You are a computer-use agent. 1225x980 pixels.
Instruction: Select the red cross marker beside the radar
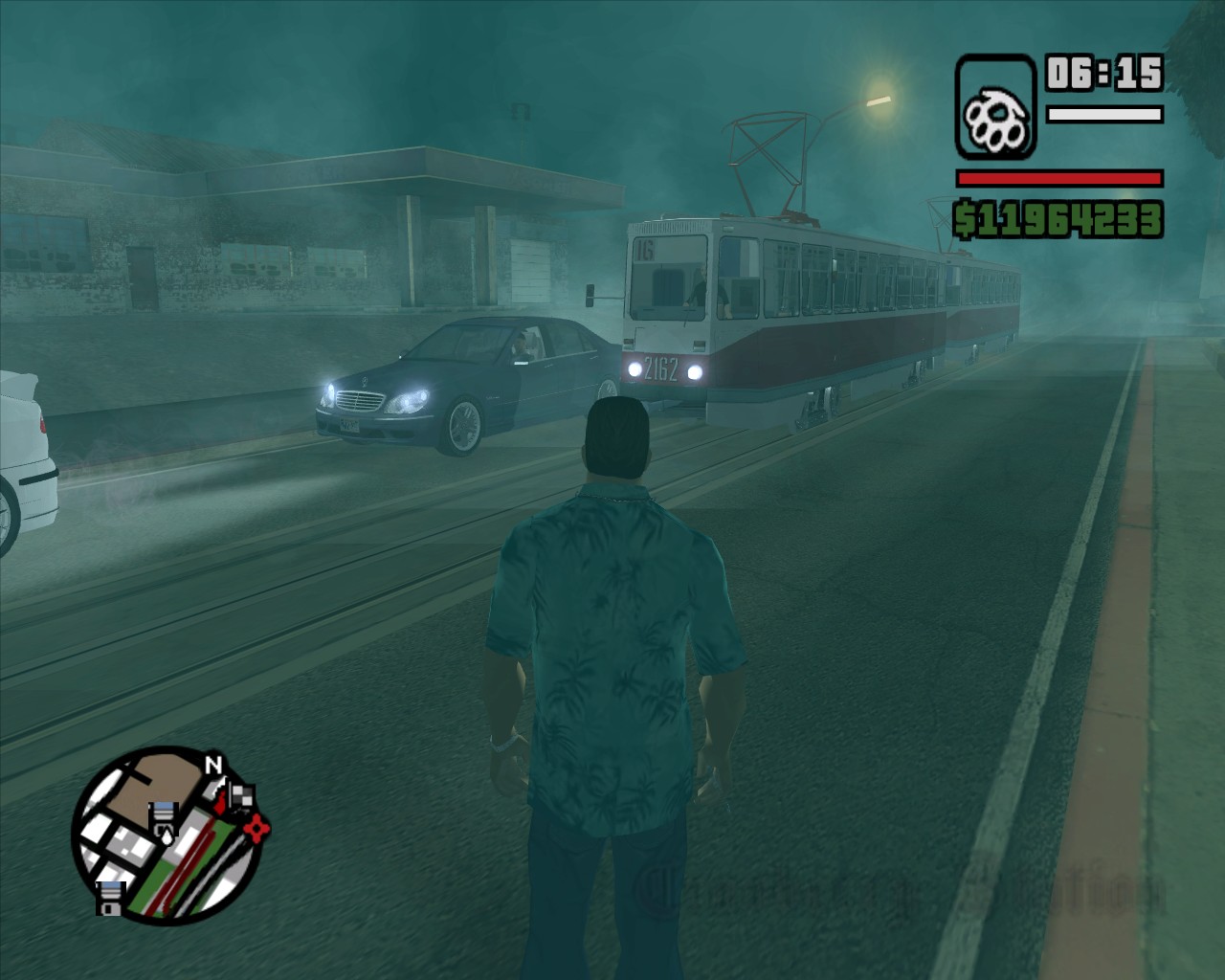tap(256, 827)
